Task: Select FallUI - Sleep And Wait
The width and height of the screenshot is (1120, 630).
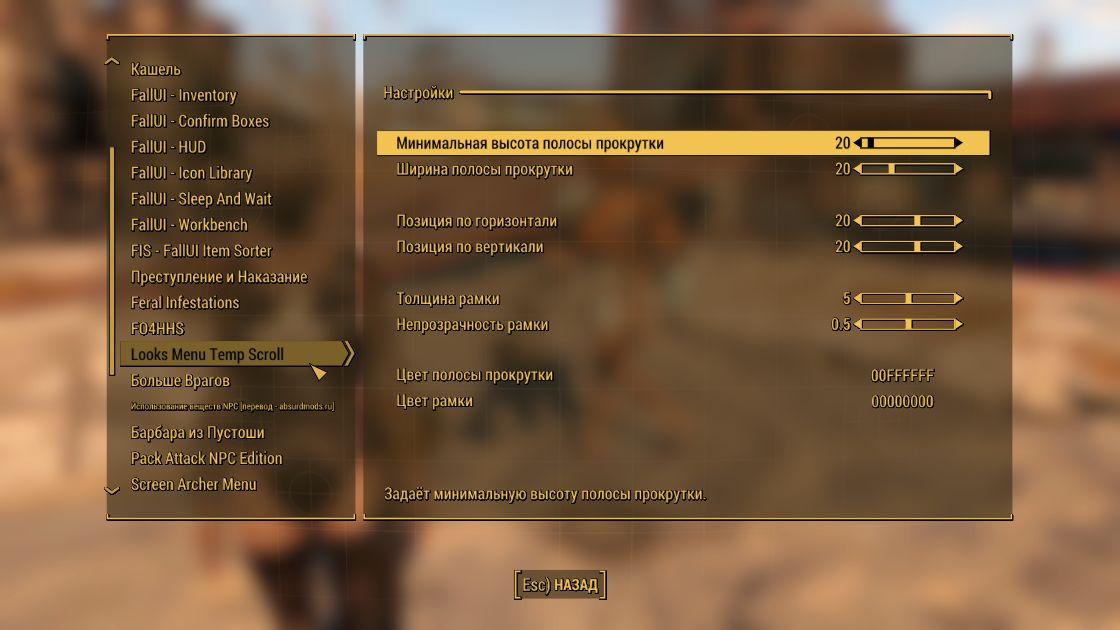Action: tap(201, 199)
